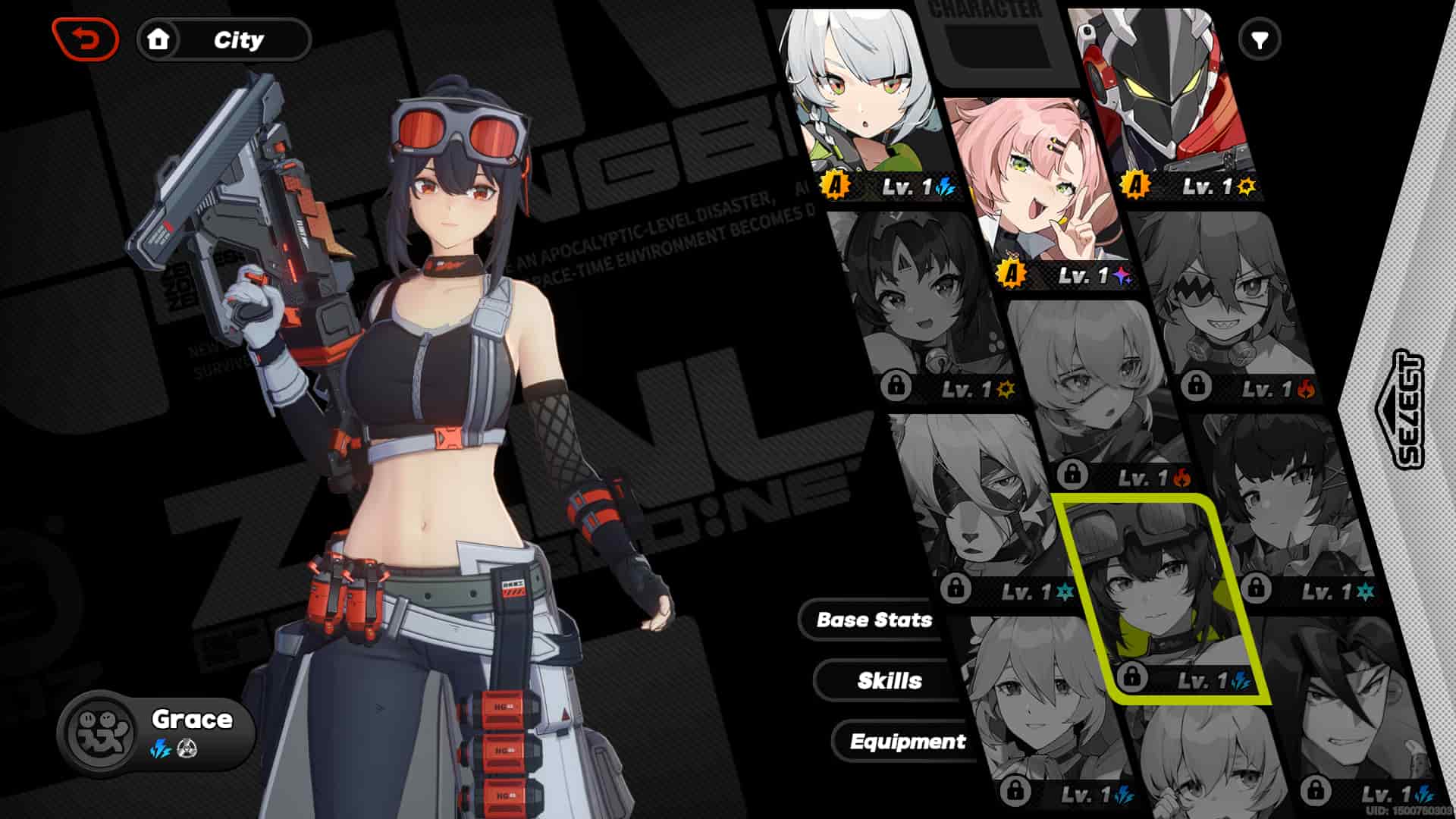Open the Equipment panel
This screenshot has height=819, width=1456.
pyautogui.click(x=908, y=742)
